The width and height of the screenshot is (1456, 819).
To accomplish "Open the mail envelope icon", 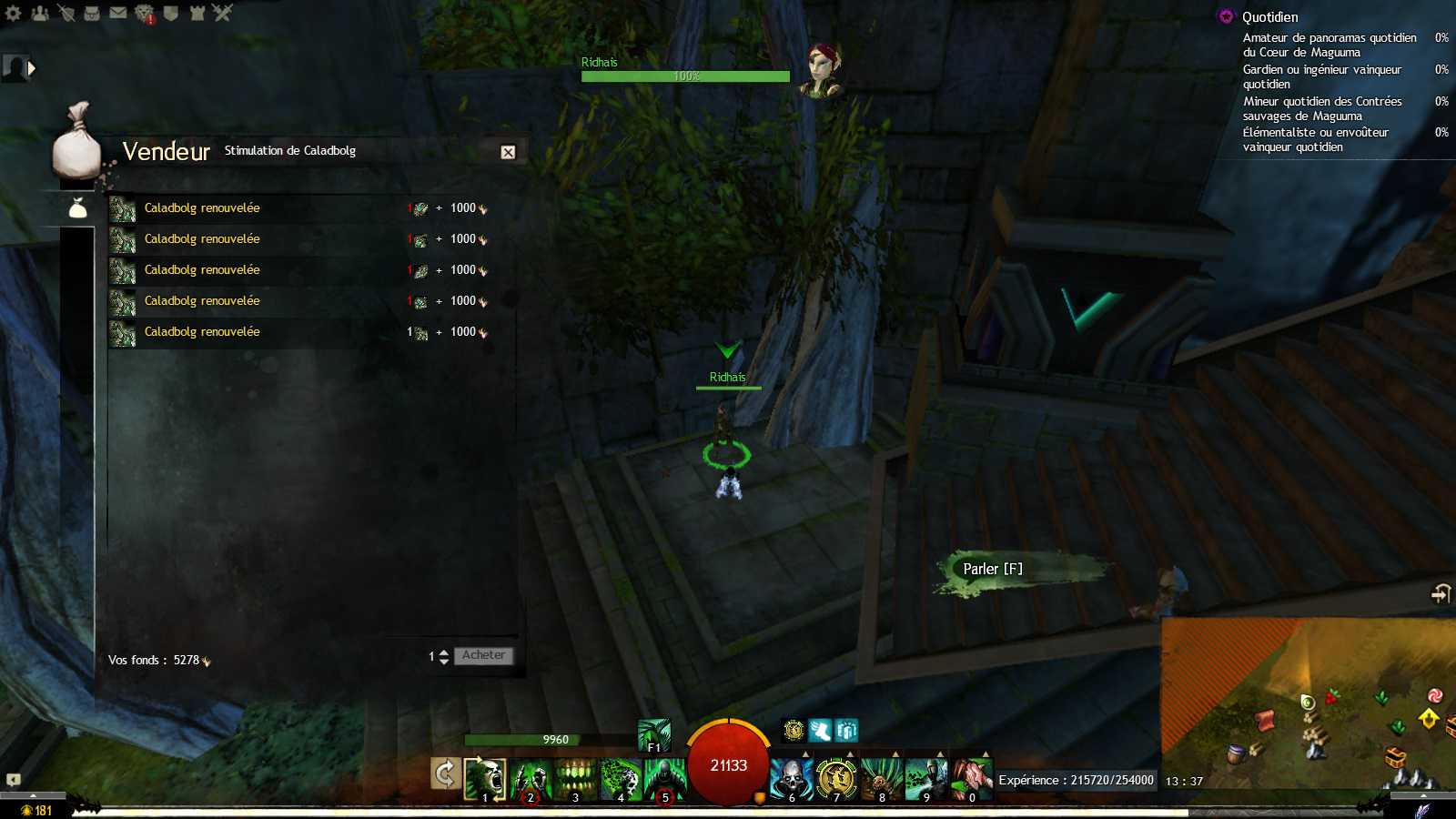I will [x=118, y=13].
